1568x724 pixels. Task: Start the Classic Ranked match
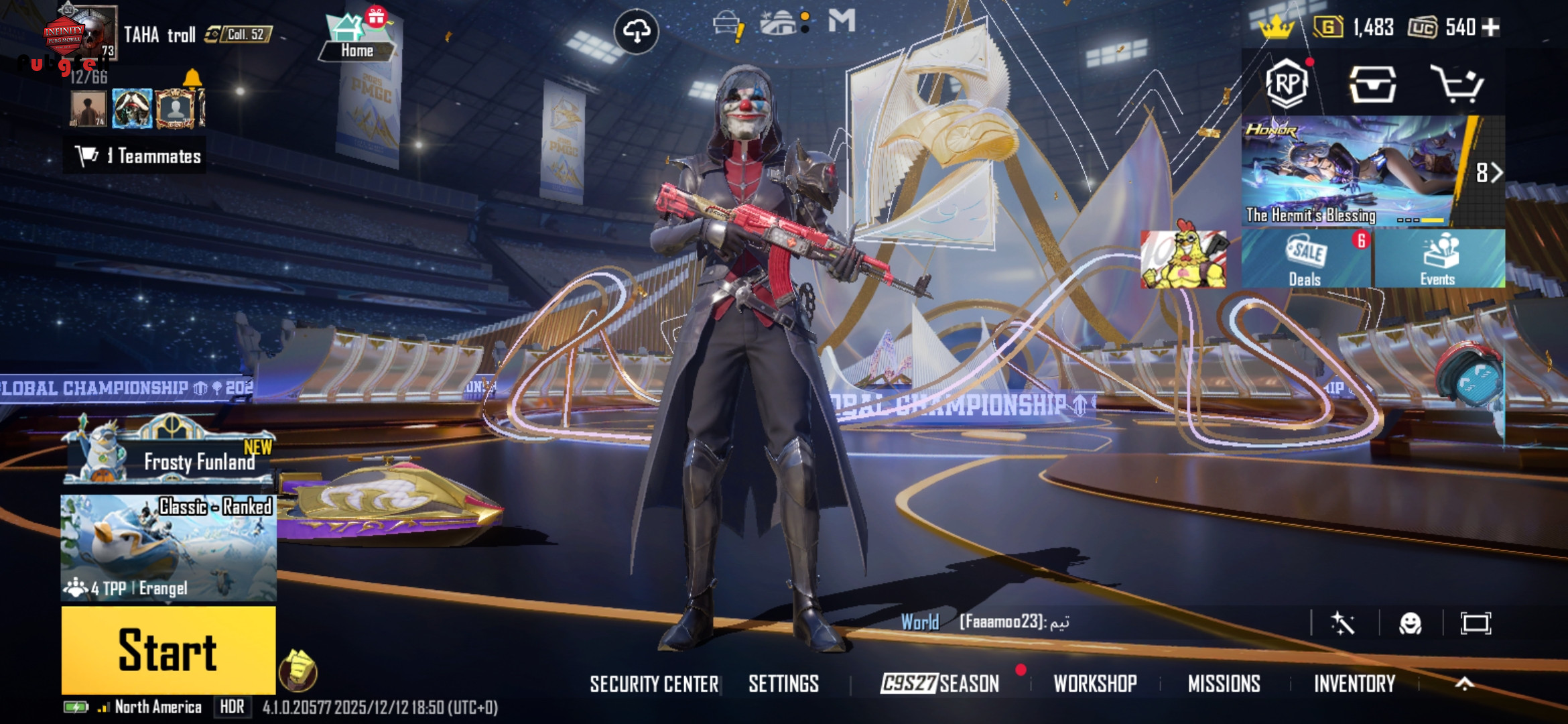168,650
